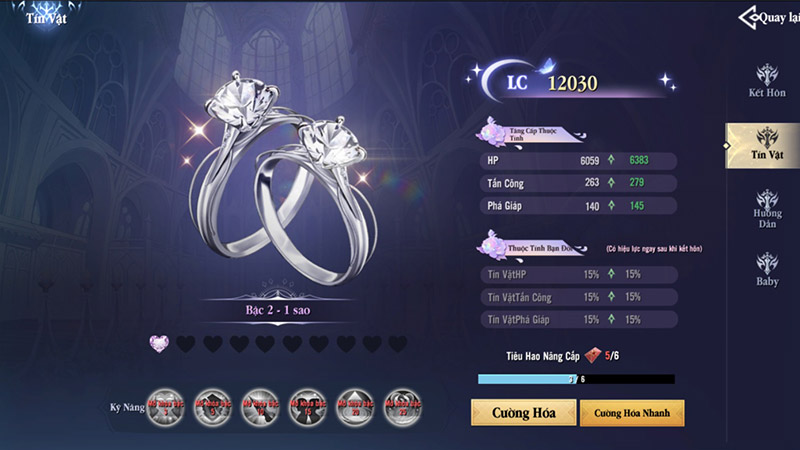Viewport: 800px width, 450px height.
Task: Click the filled pink diamond heart star
Action: (x=158, y=343)
